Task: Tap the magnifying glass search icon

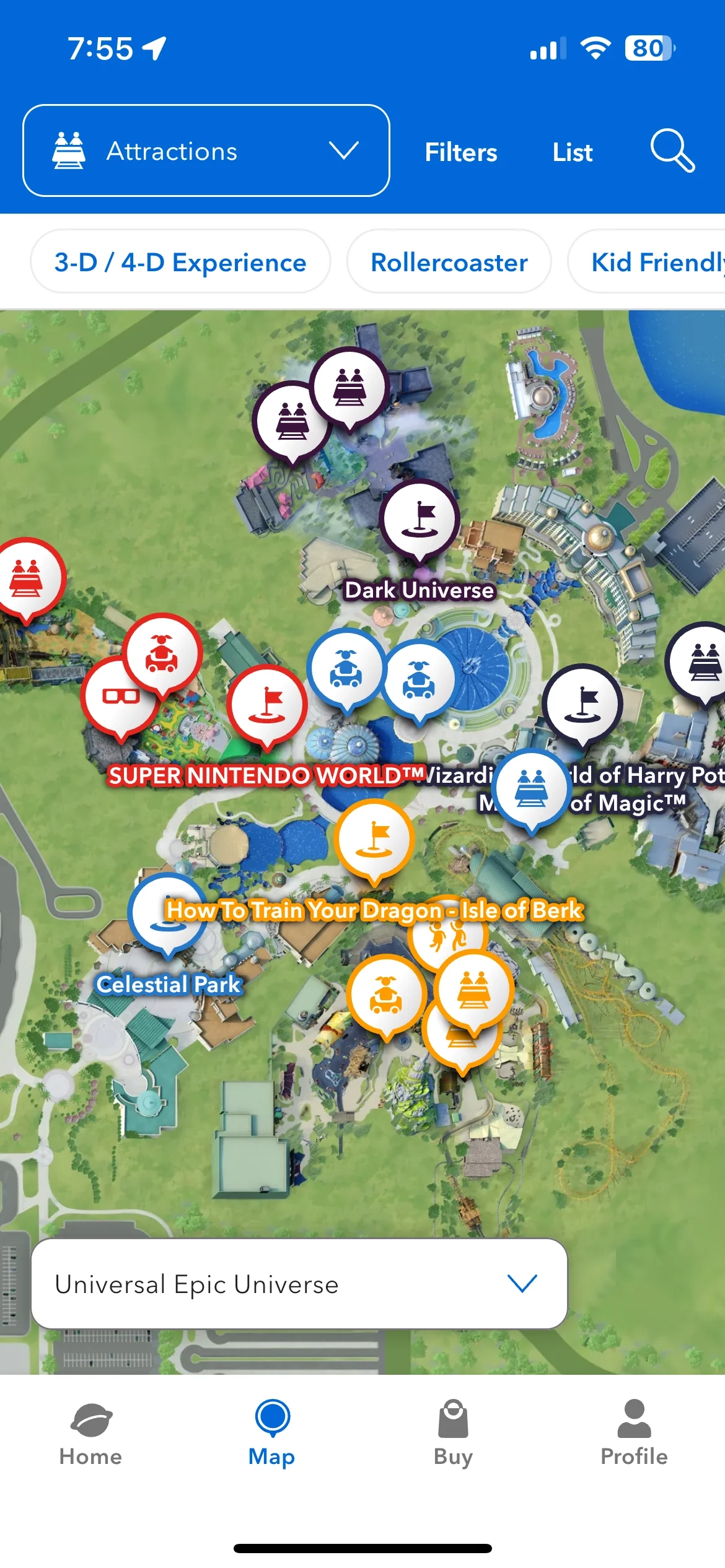Action: 672,150
